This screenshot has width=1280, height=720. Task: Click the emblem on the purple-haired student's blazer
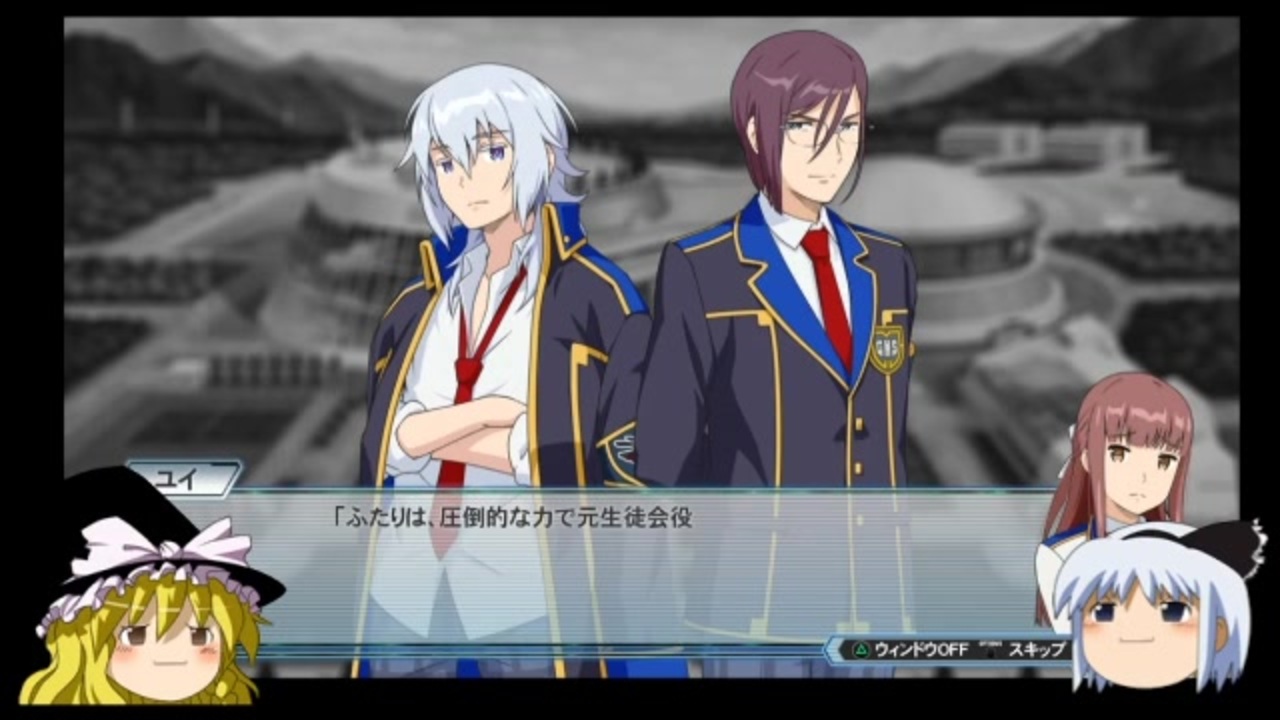point(886,348)
